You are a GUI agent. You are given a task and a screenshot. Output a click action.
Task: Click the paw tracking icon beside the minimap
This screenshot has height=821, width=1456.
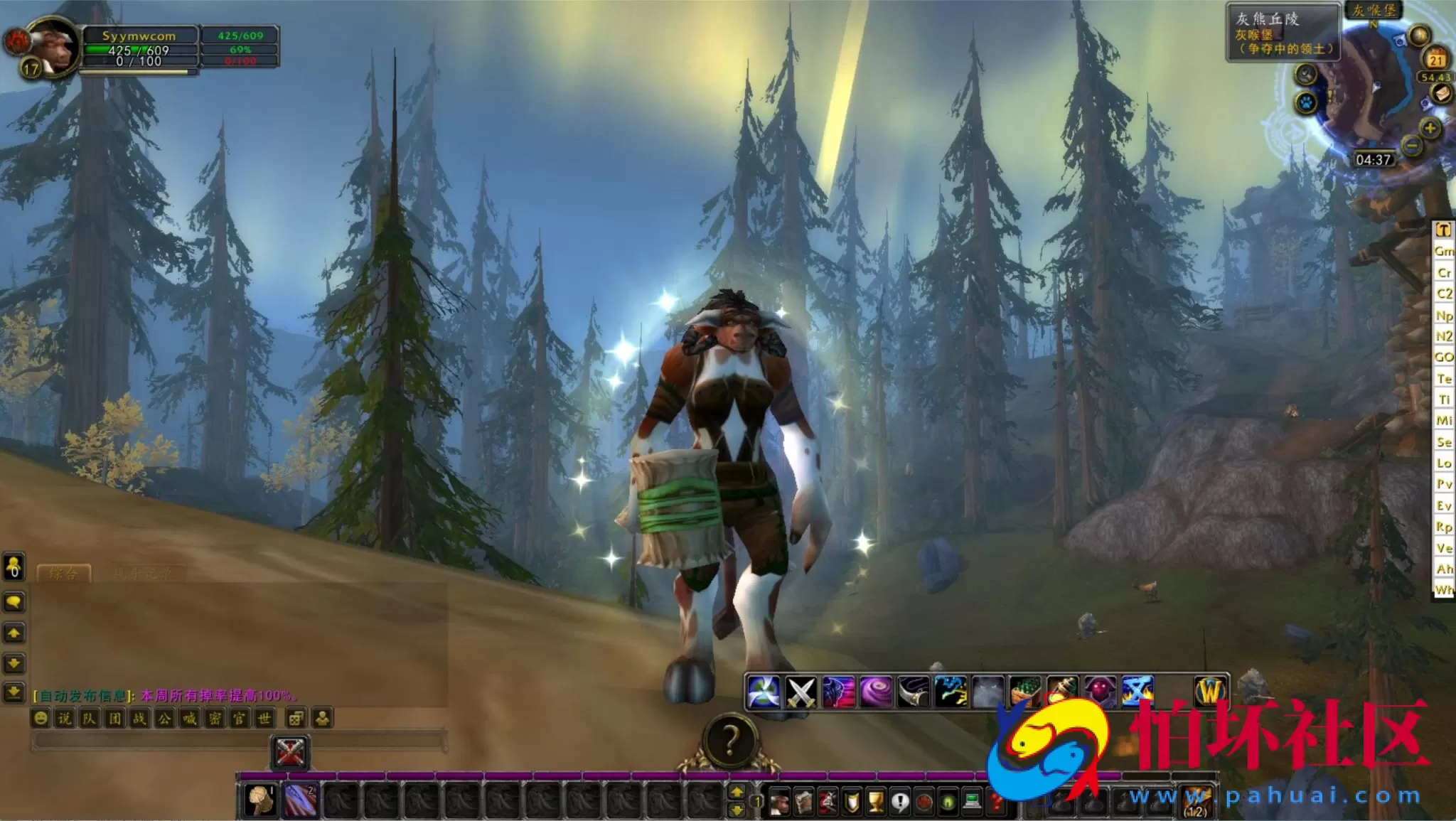click(1307, 103)
